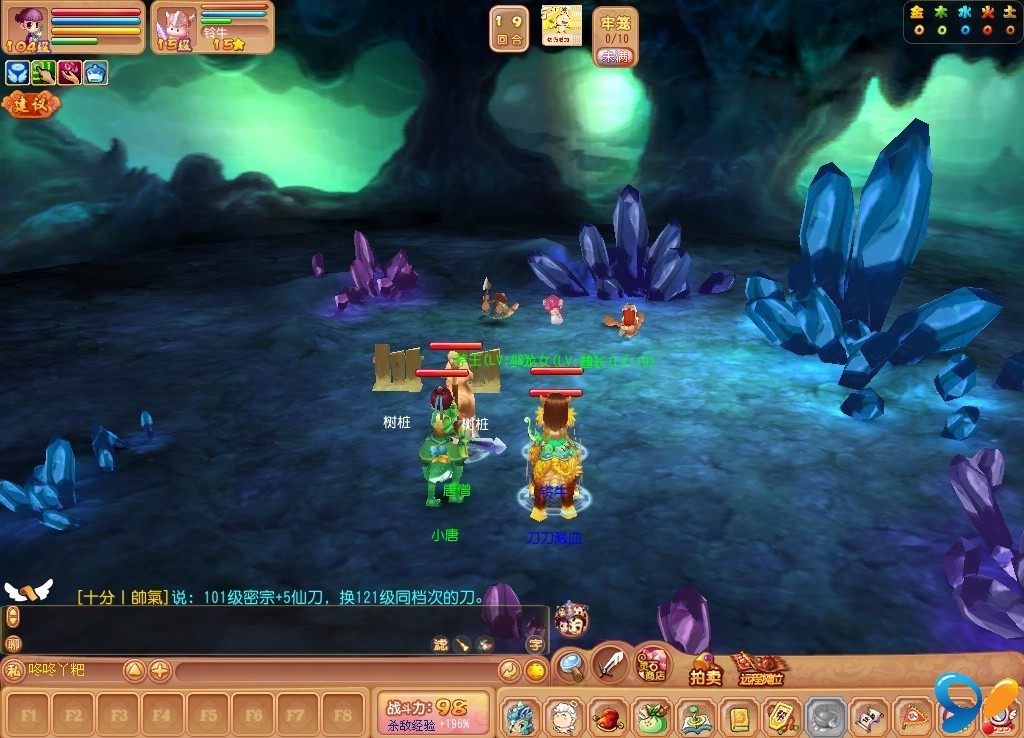Open the 灵石商店 spirit stone shop
This screenshot has width=1024, height=738.
pos(654,663)
